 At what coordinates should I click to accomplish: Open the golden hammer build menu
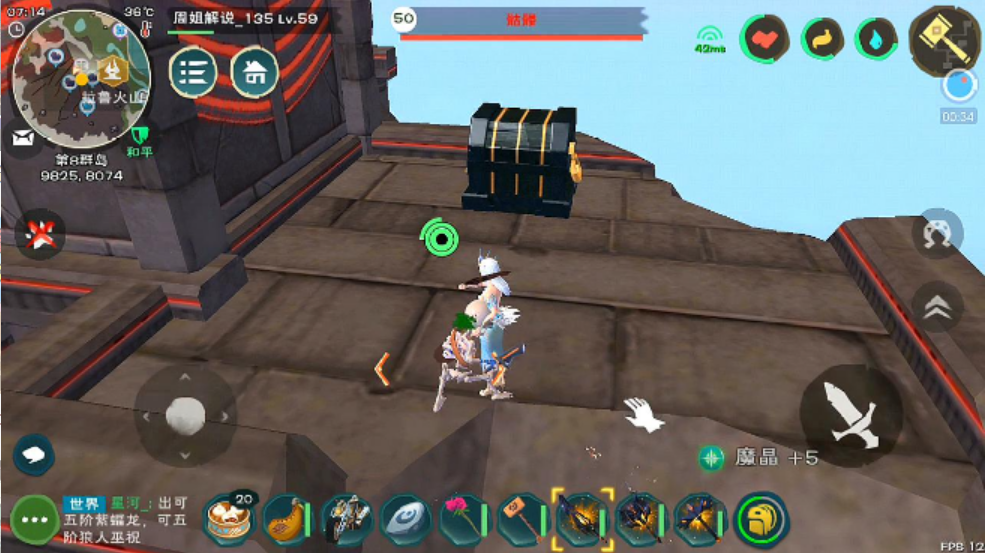coord(944,40)
